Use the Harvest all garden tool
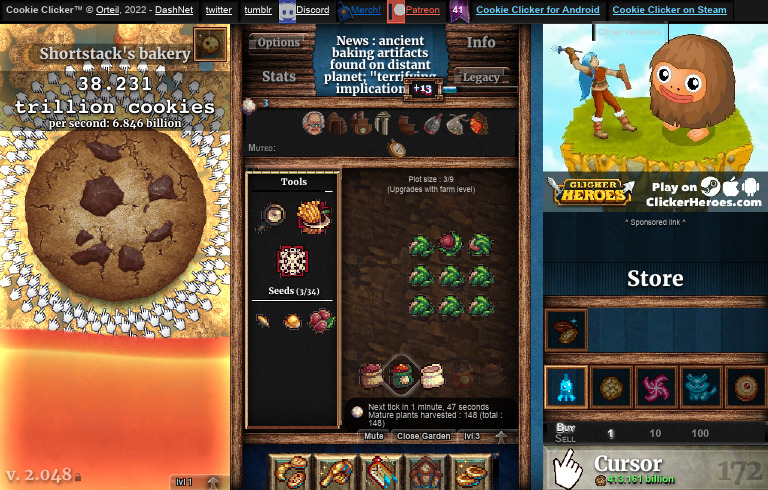Viewport: 768px width, 490px height. 313,216
